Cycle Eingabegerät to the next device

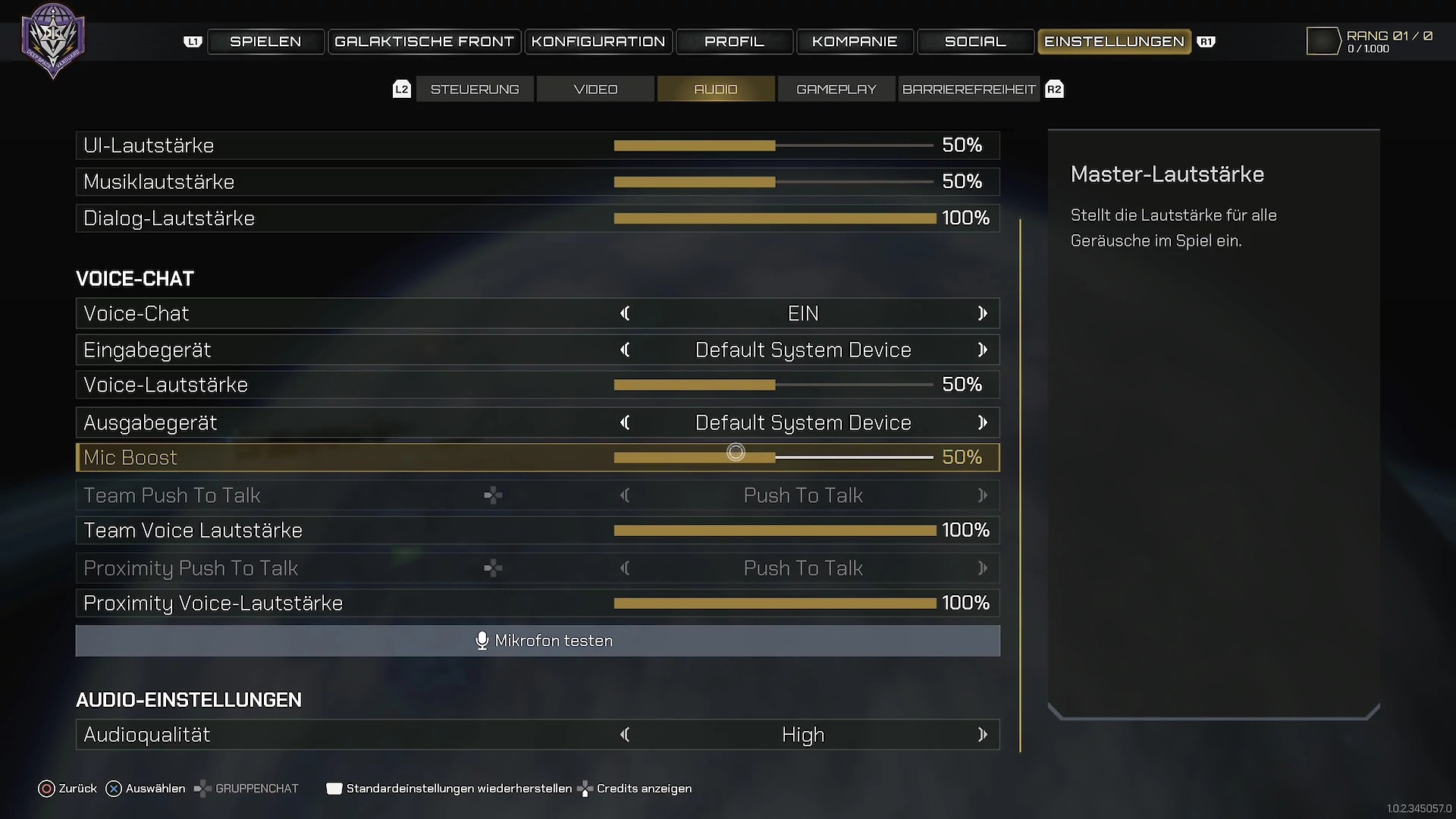[983, 350]
